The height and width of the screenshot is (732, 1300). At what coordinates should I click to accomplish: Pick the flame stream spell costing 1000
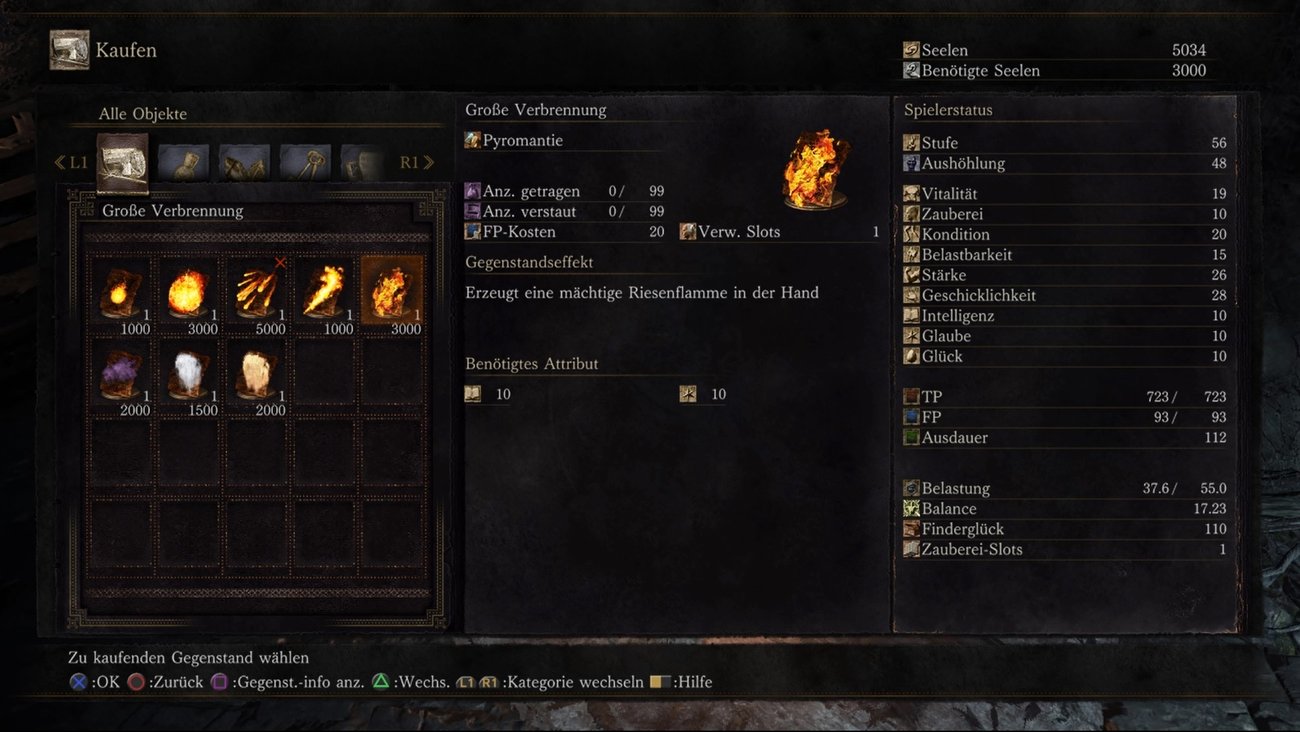pyautogui.click(x=324, y=290)
